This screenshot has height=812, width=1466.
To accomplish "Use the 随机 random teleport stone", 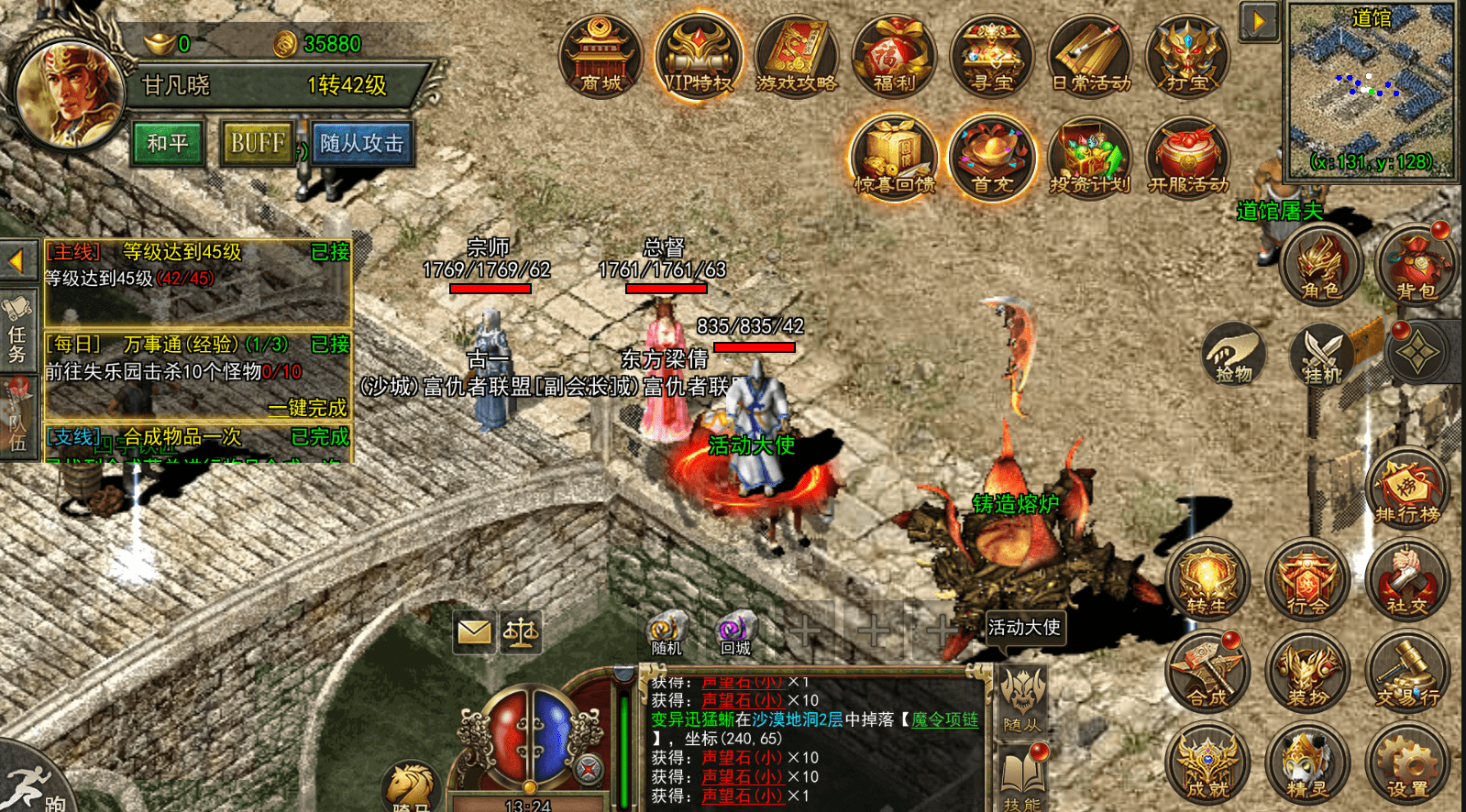I will 667,633.
